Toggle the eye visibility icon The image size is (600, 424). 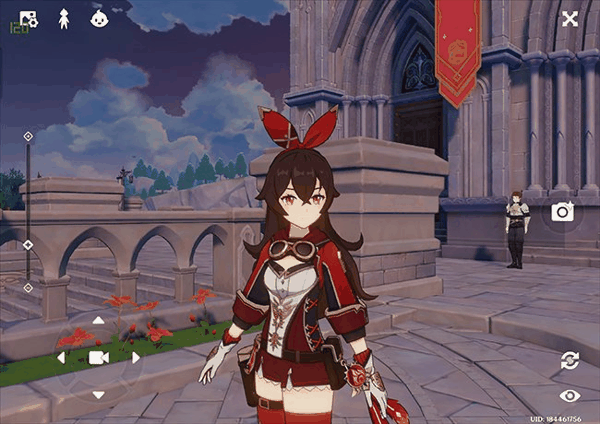point(570,396)
